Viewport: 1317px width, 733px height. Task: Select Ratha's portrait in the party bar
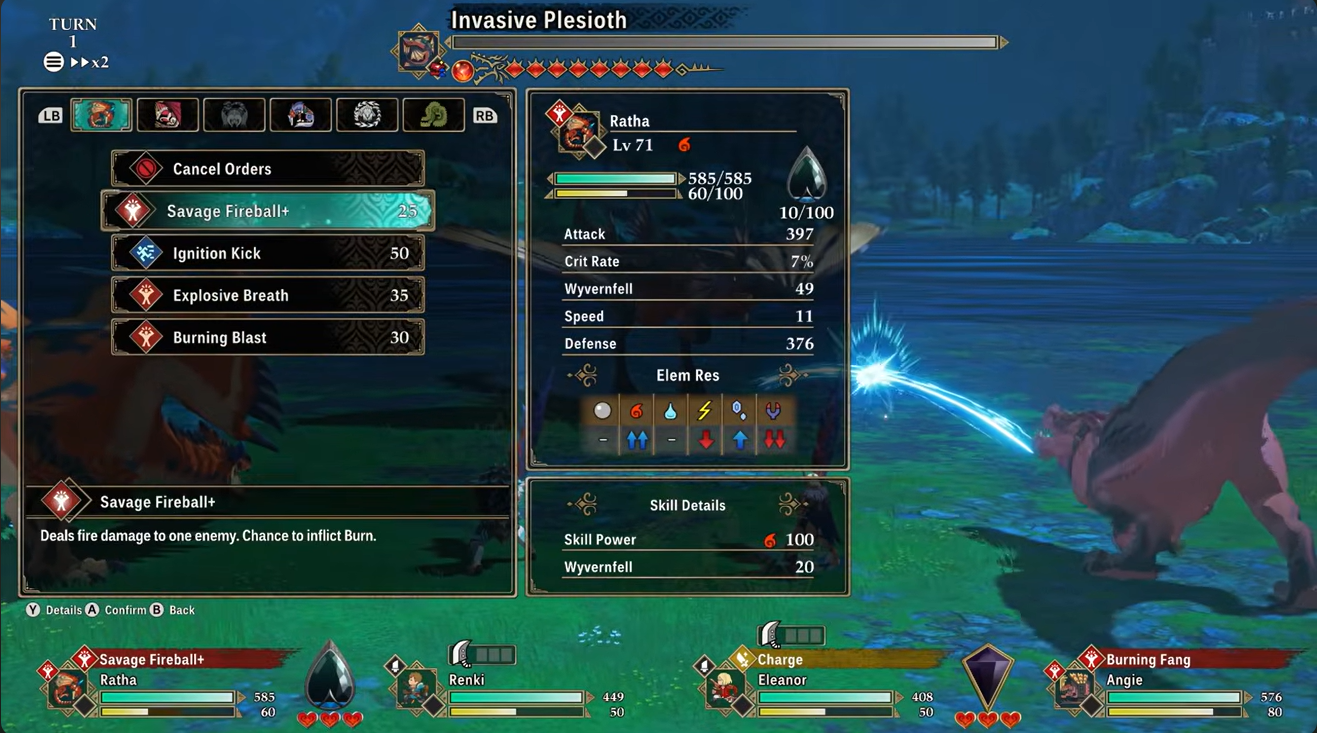pos(67,689)
